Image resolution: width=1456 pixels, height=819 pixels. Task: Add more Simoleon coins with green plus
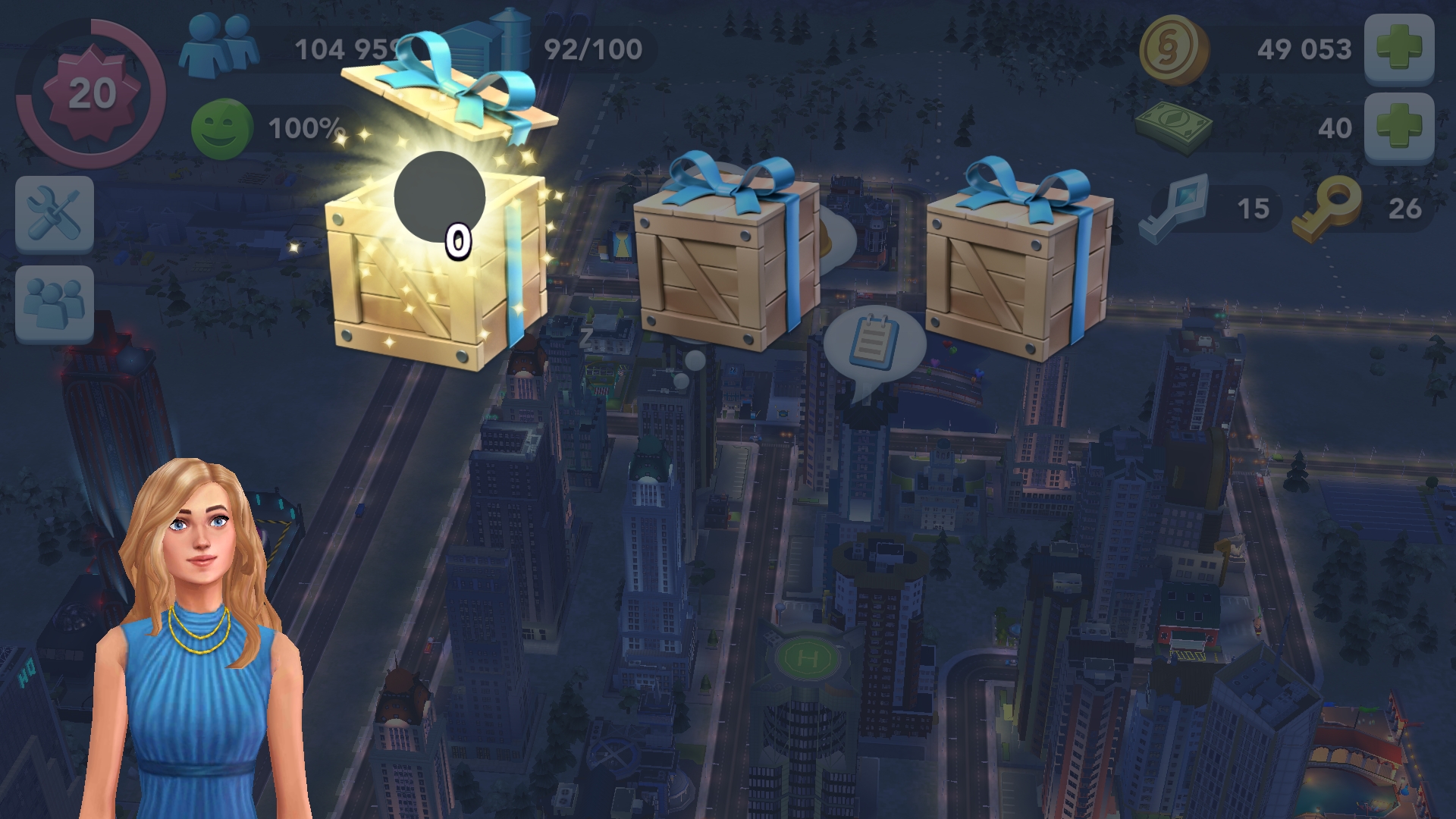tap(1398, 49)
